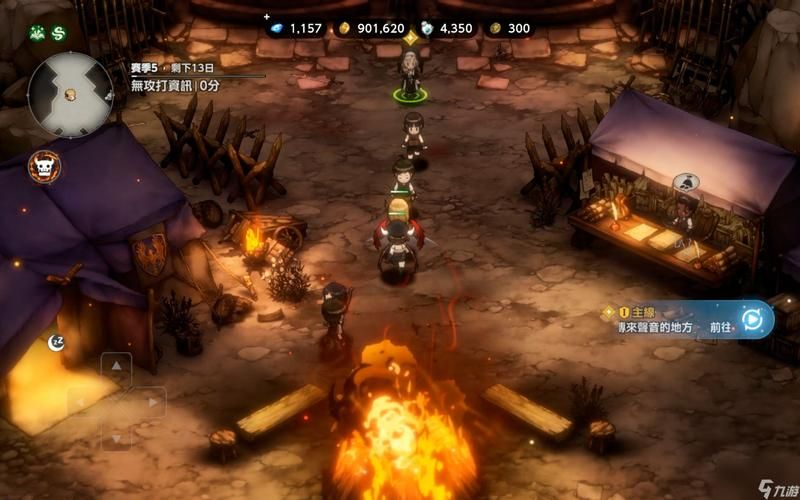Viewport: 800px width, 500px height.
Task: Tap the skull emblem icon
Action: 43,168
